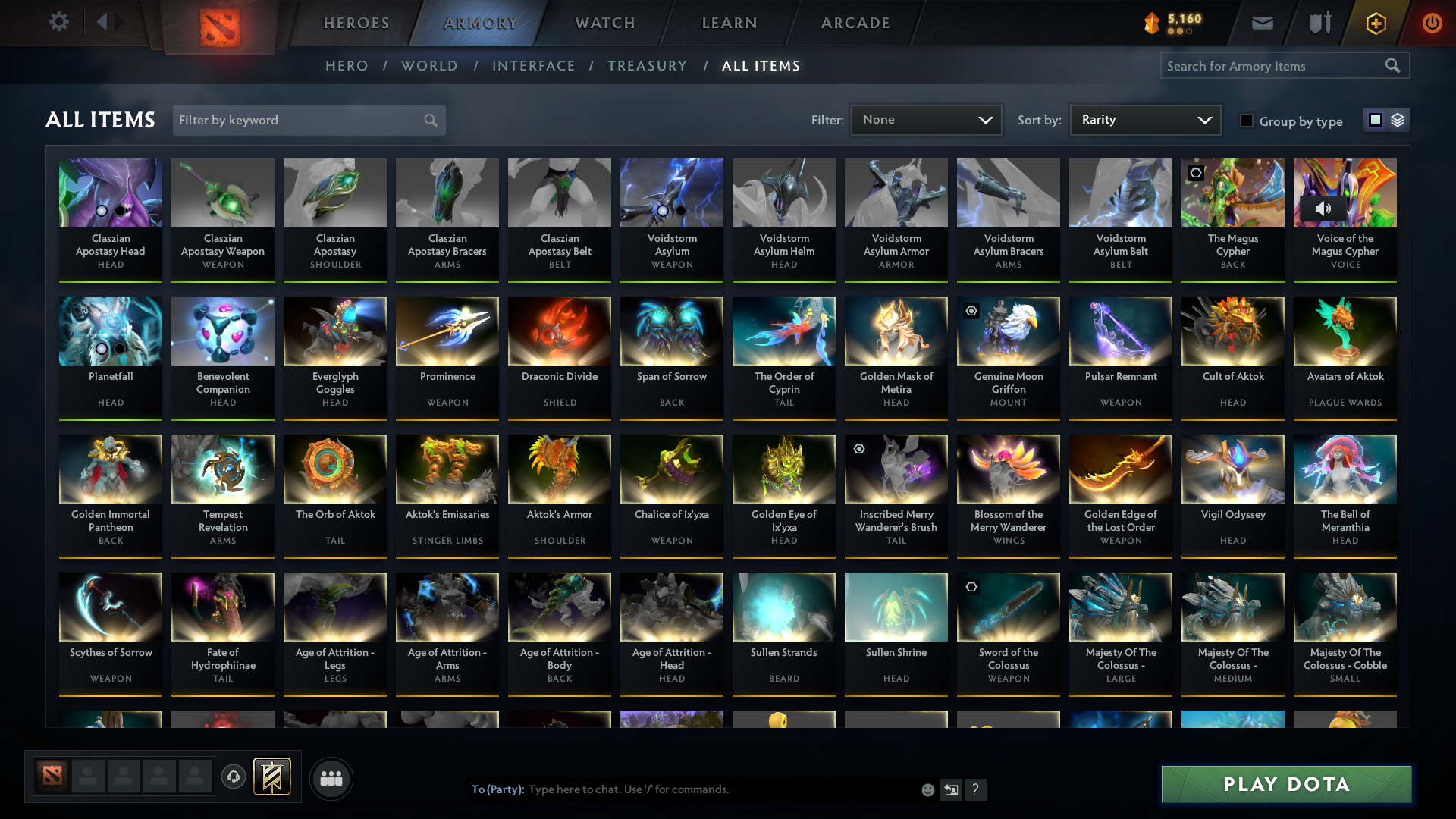Open the settings gear icon
1456x819 pixels.
click(x=59, y=23)
